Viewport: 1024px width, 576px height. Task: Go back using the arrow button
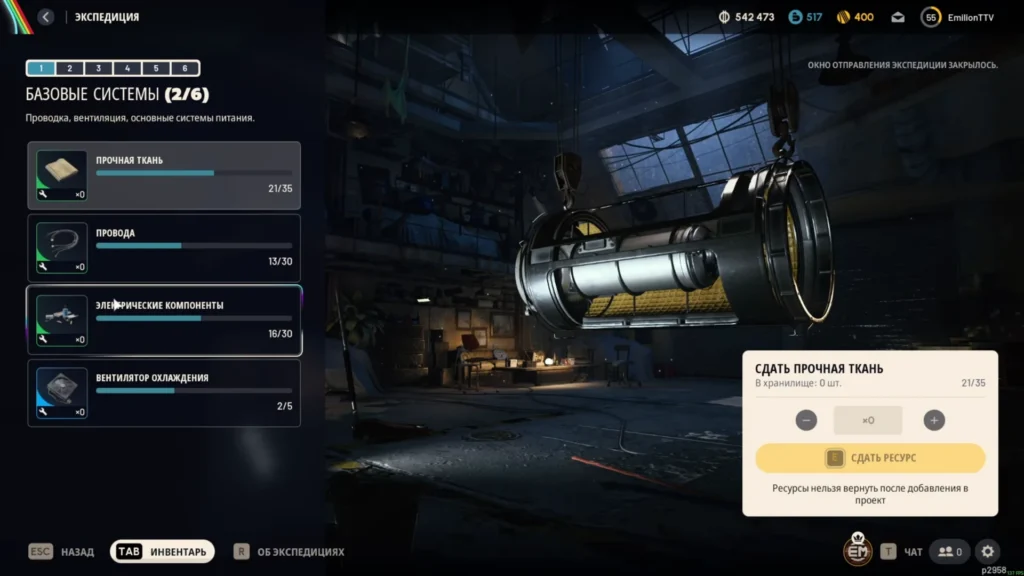point(46,17)
